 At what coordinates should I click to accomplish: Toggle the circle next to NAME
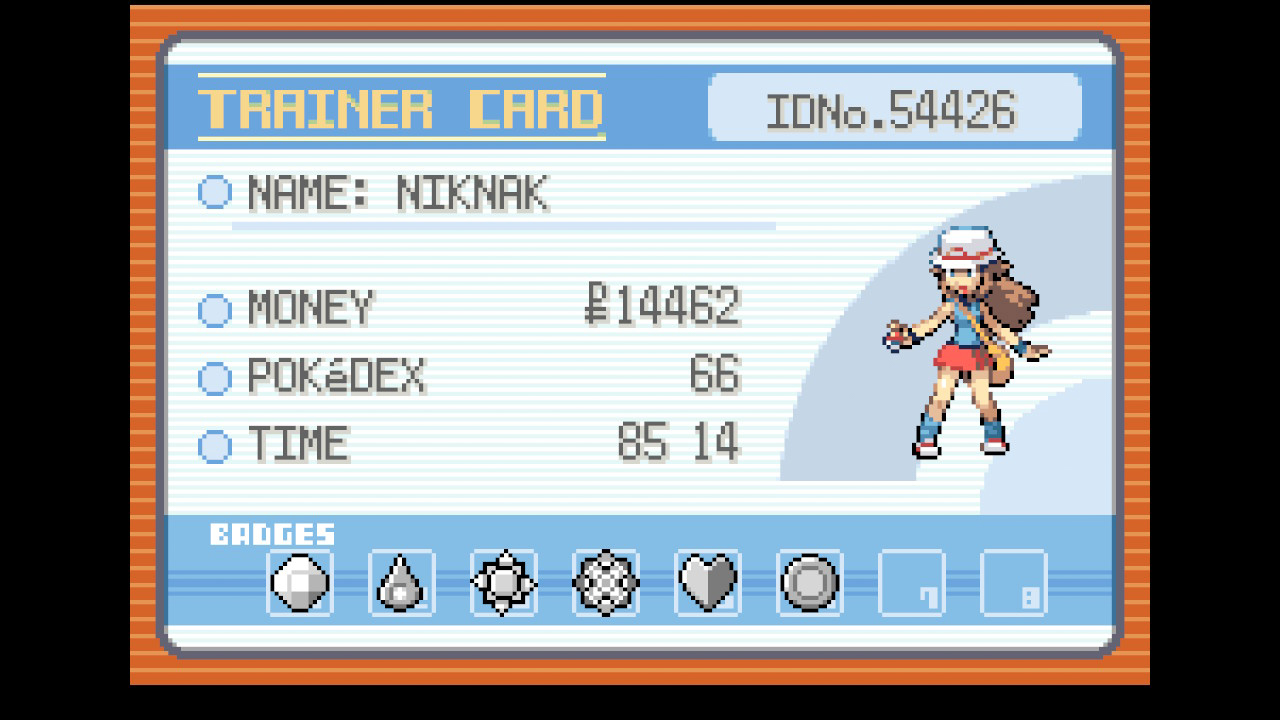(x=214, y=194)
